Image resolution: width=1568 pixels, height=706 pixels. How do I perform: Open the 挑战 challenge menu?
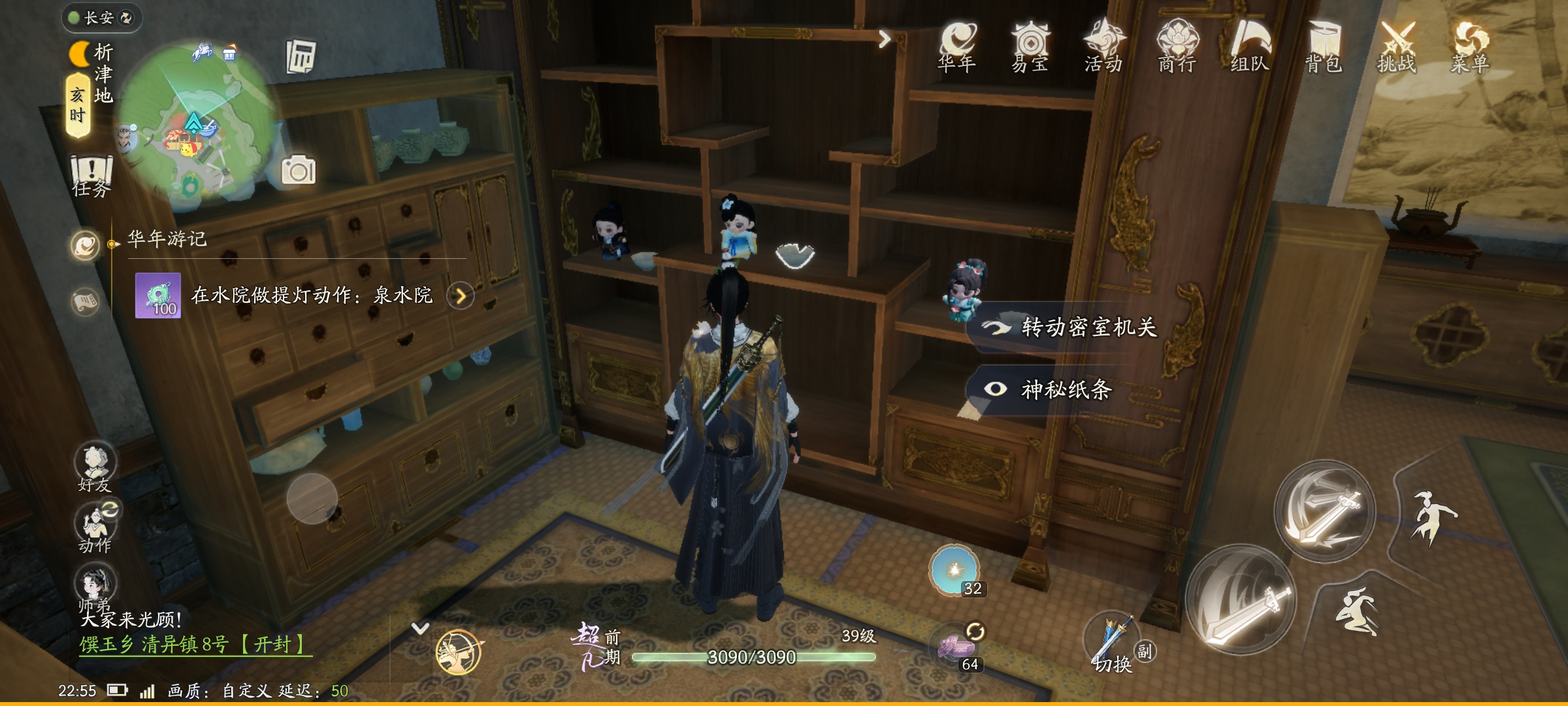pos(1397,46)
